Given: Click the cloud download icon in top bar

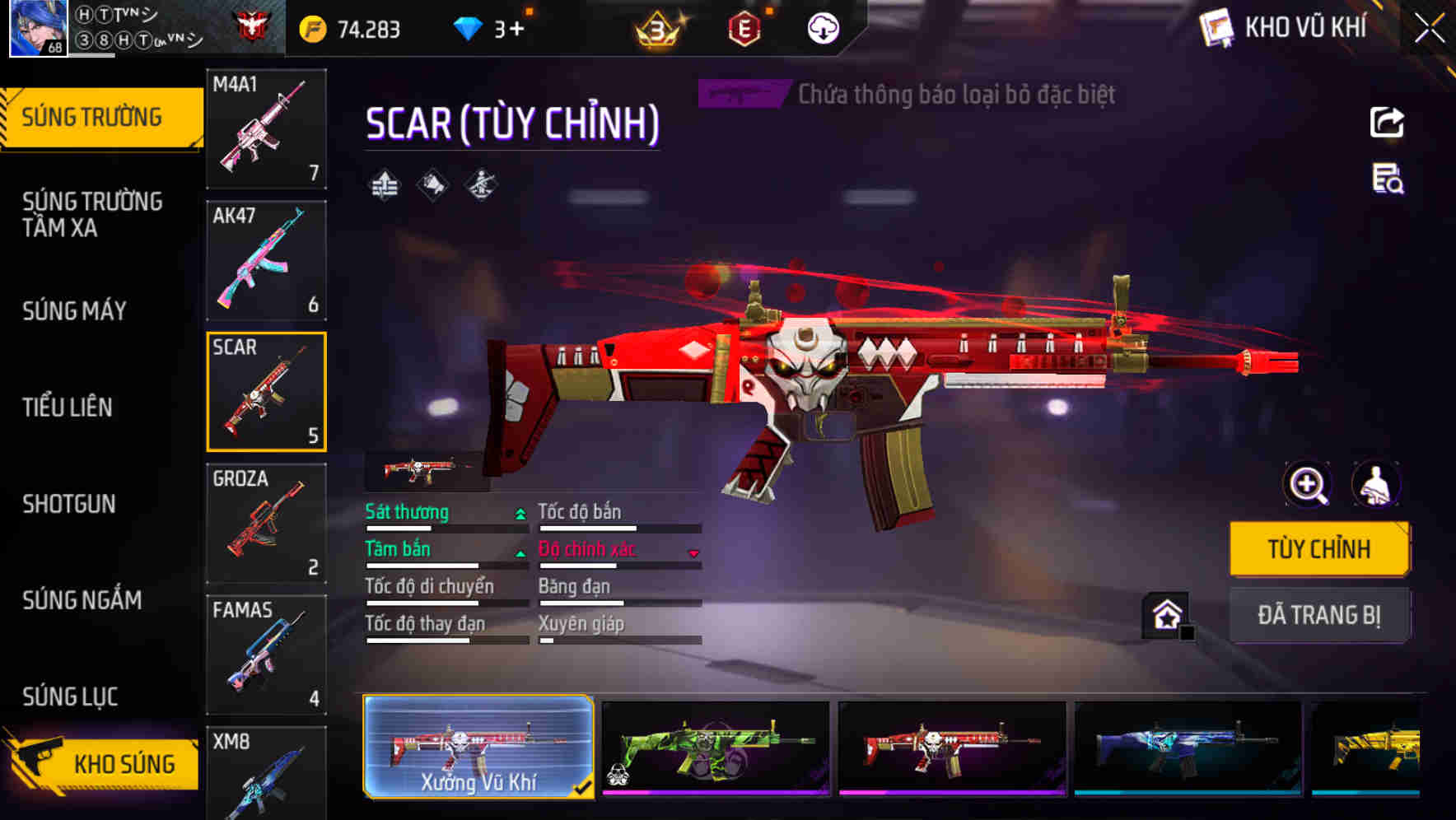Looking at the screenshot, I should (823, 27).
